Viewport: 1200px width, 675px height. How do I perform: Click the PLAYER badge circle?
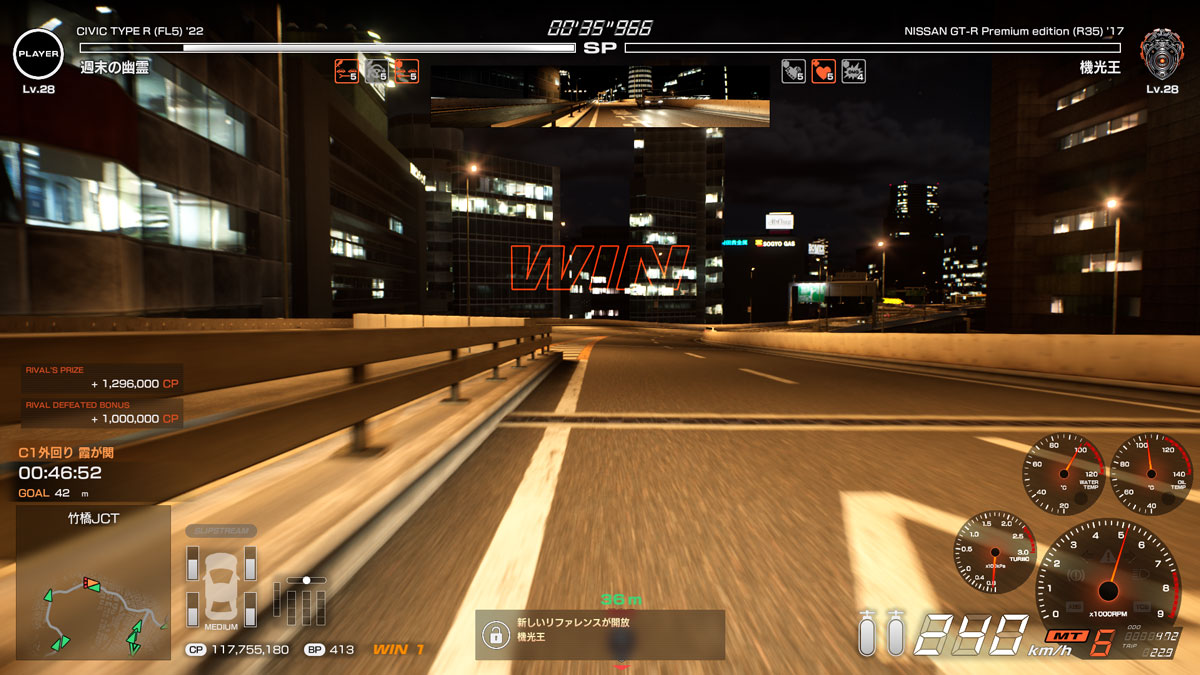[38, 53]
